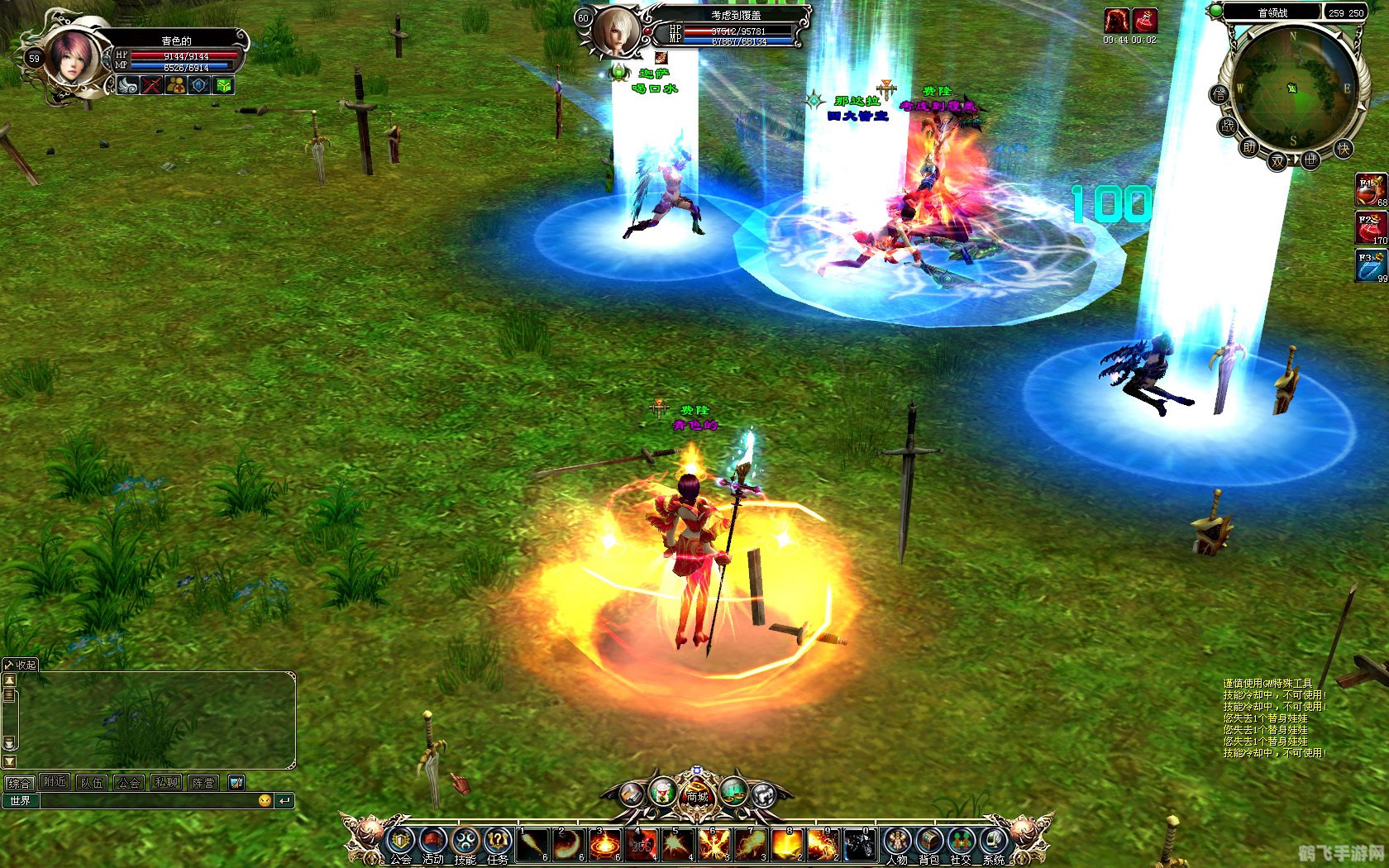Open the 人物 character sheet
This screenshot has height=868, width=1389.
pos(897,842)
